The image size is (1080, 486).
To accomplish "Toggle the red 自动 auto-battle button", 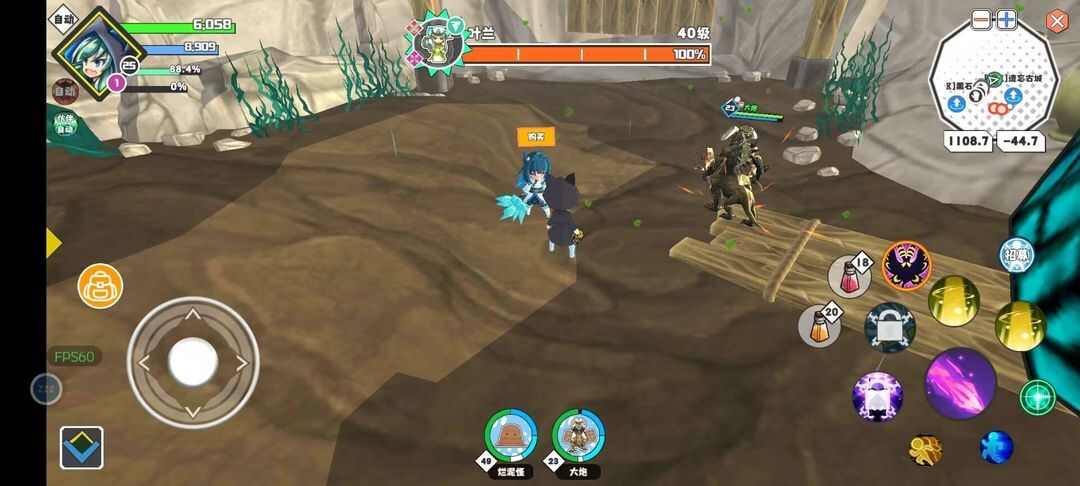I will point(64,91).
